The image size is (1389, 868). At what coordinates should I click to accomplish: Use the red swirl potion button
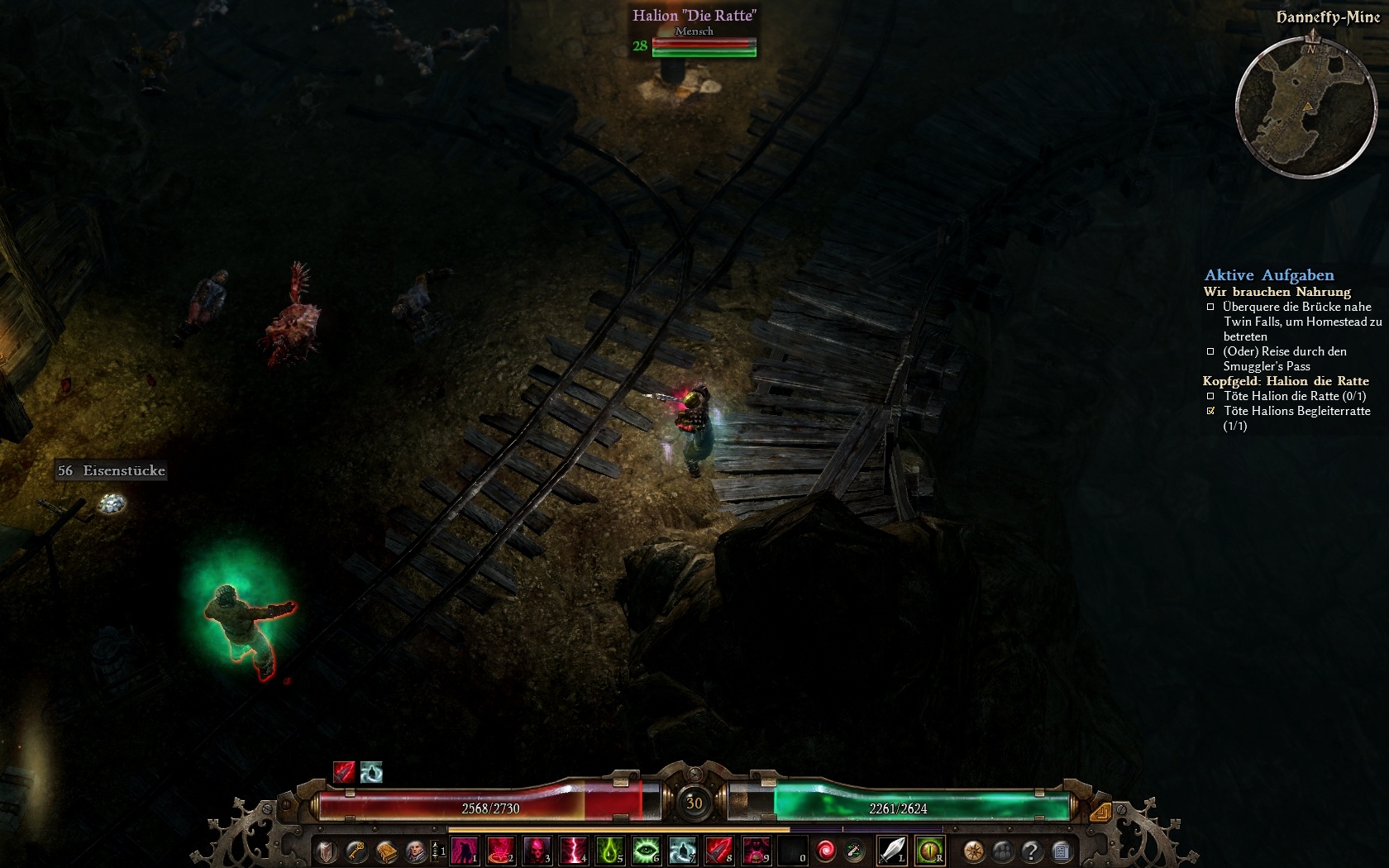click(825, 851)
